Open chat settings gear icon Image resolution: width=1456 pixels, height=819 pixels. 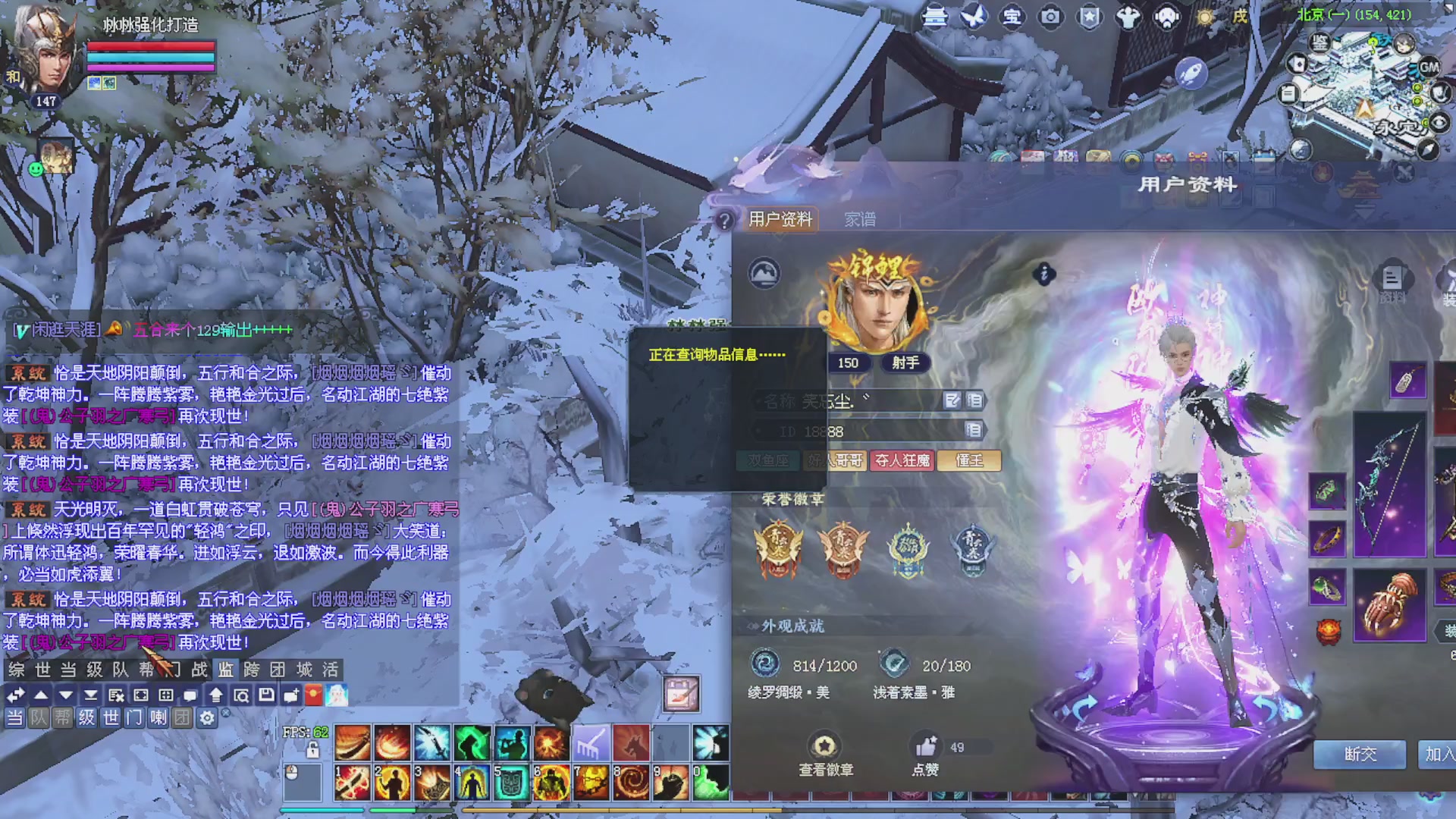tap(207, 717)
